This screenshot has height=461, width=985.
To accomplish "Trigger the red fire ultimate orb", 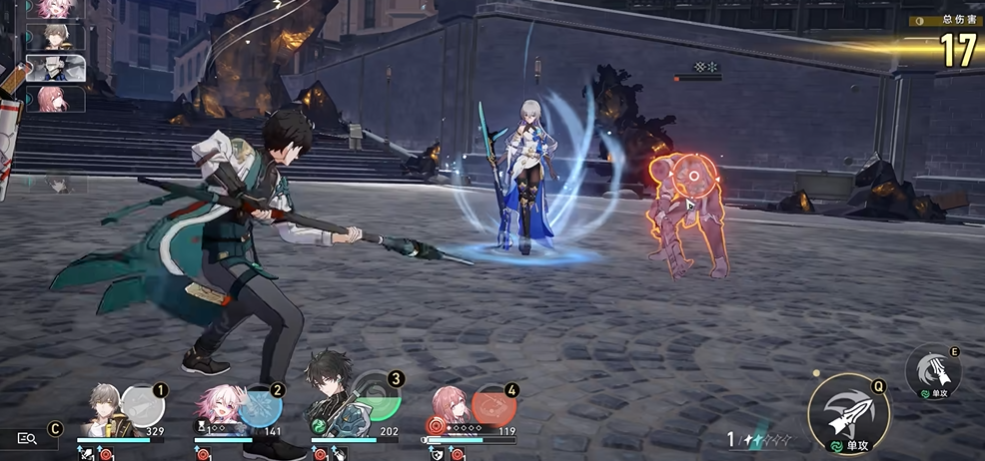I will pyautogui.click(x=493, y=406).
